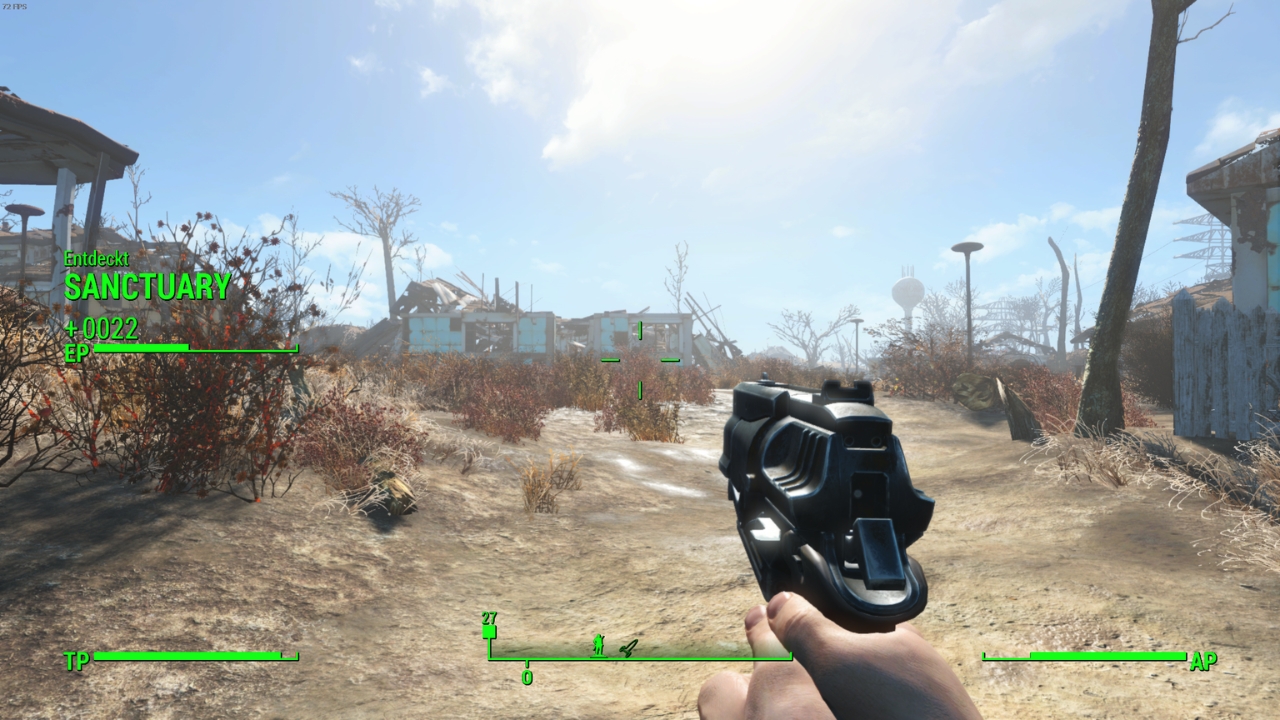Click the square quest marker labeled 27

pyautogui.click(x=489, y=631)
